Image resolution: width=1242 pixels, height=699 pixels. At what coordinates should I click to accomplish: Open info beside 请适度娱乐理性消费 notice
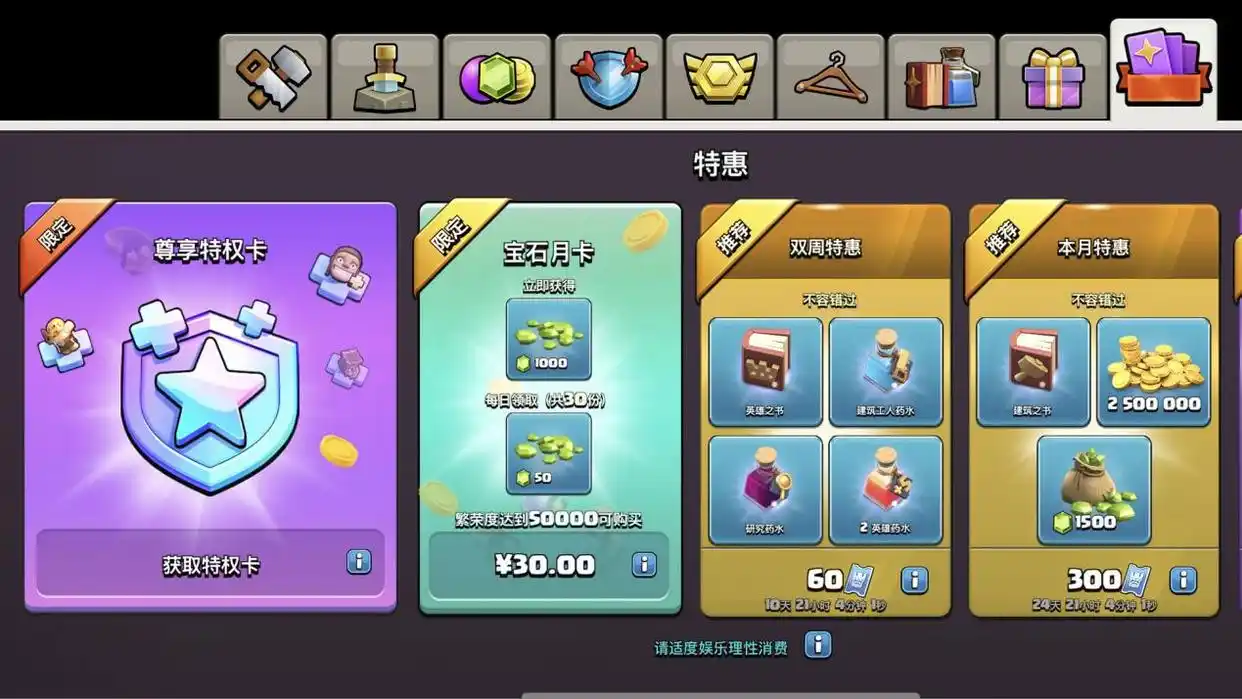coord(818,645)
